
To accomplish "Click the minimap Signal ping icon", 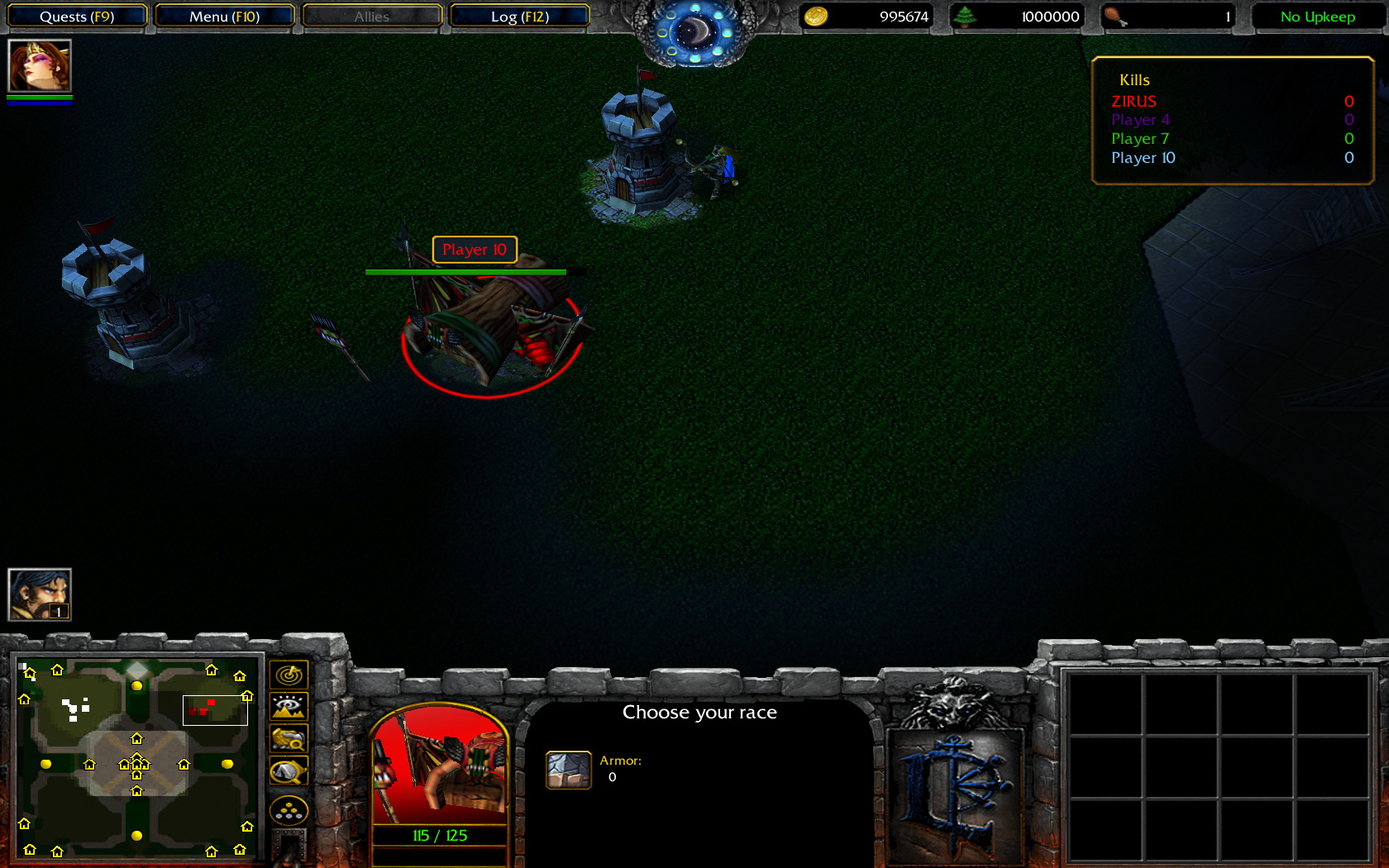I will click(288, 674).
